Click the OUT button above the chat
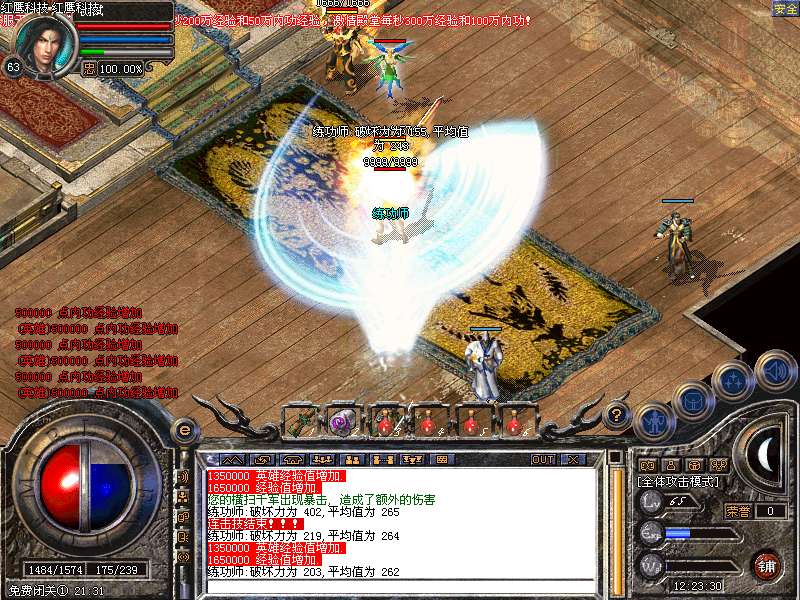This screenshot has height=600, width=800. (x=543, y=460)
